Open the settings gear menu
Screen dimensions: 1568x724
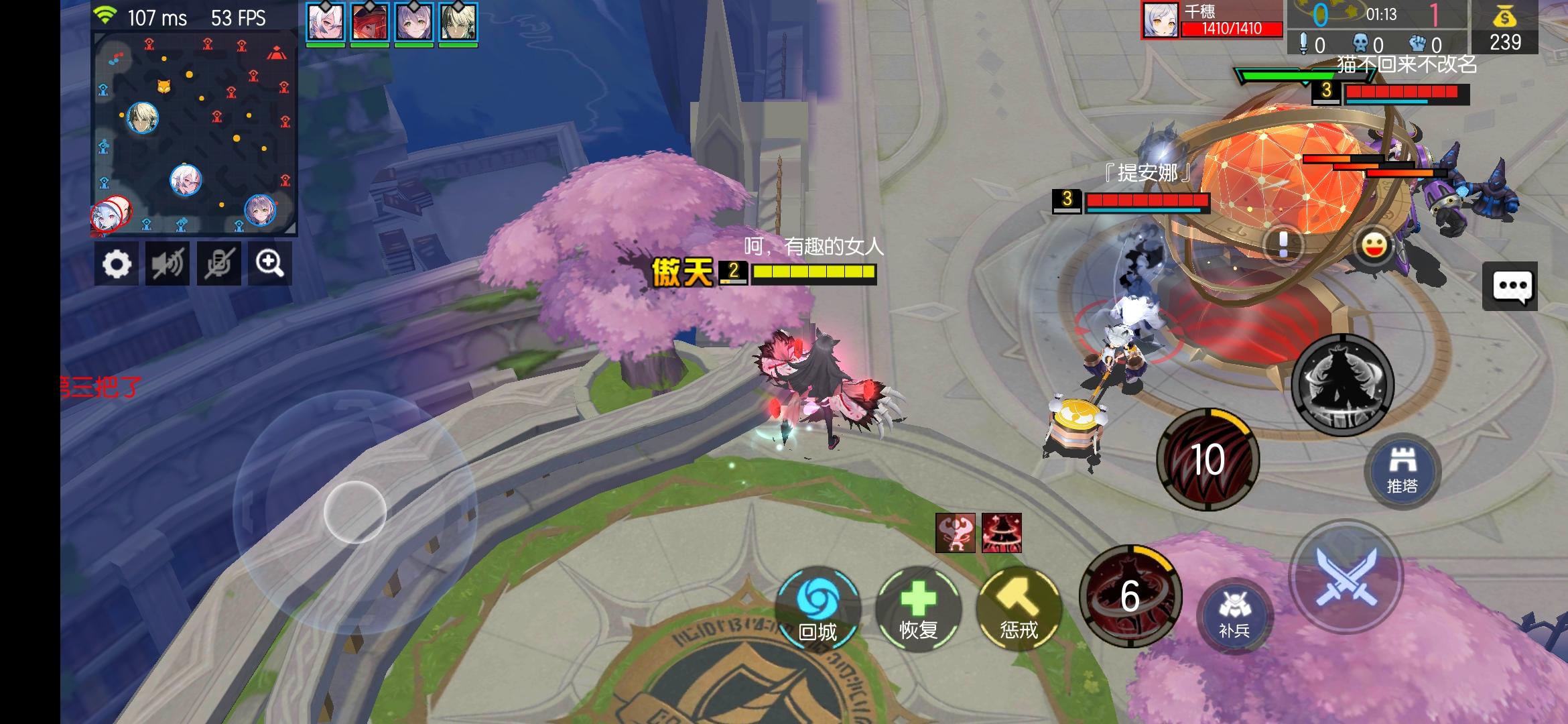(117, 263)
